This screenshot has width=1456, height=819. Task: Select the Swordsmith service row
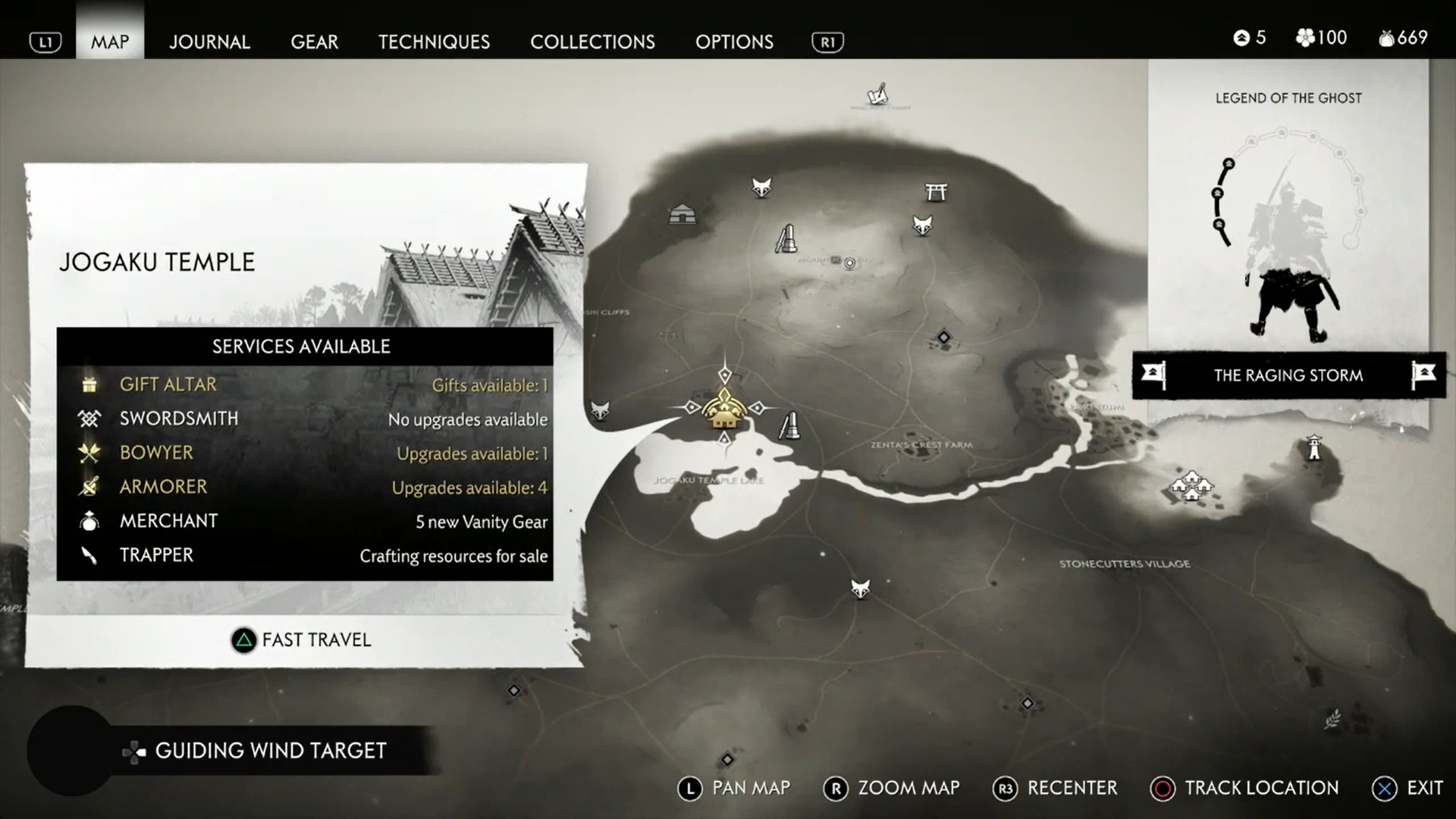[x=304, y=419]
